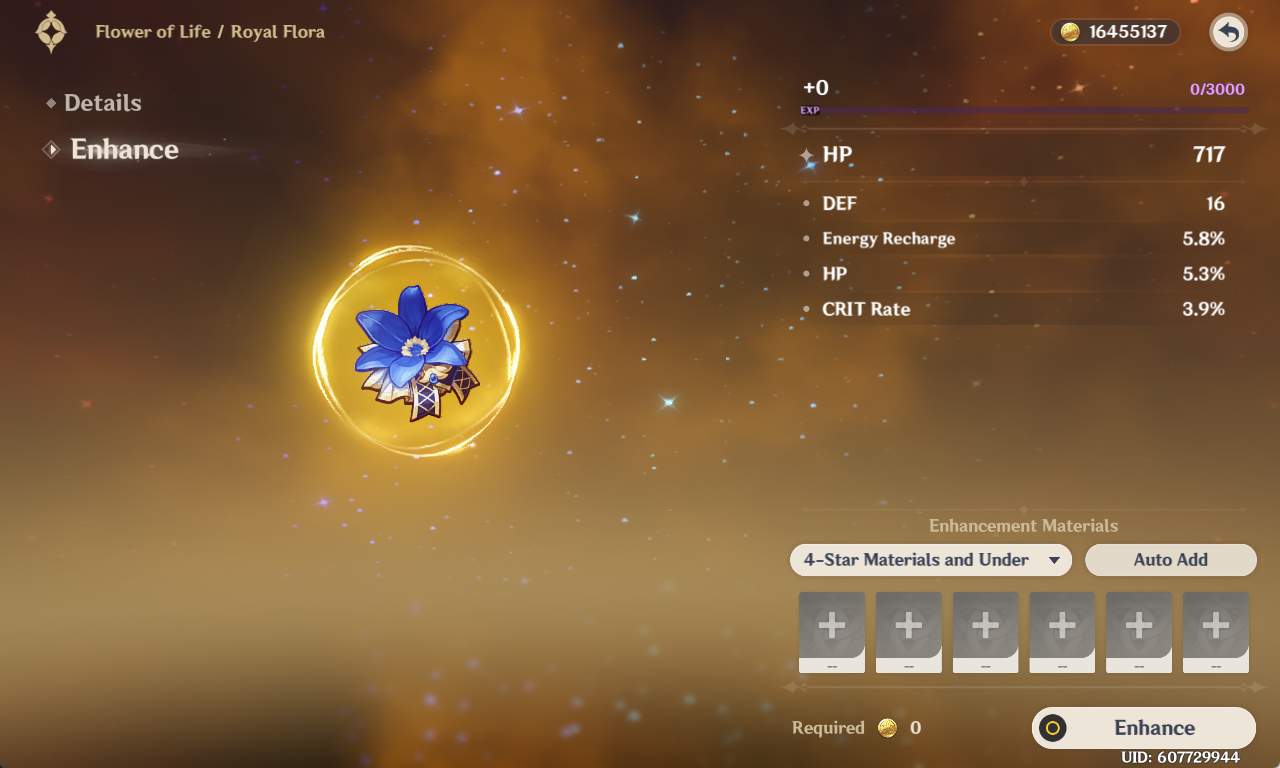Switch to the Details tab
1280x768 pixels.
pos(102,103)
